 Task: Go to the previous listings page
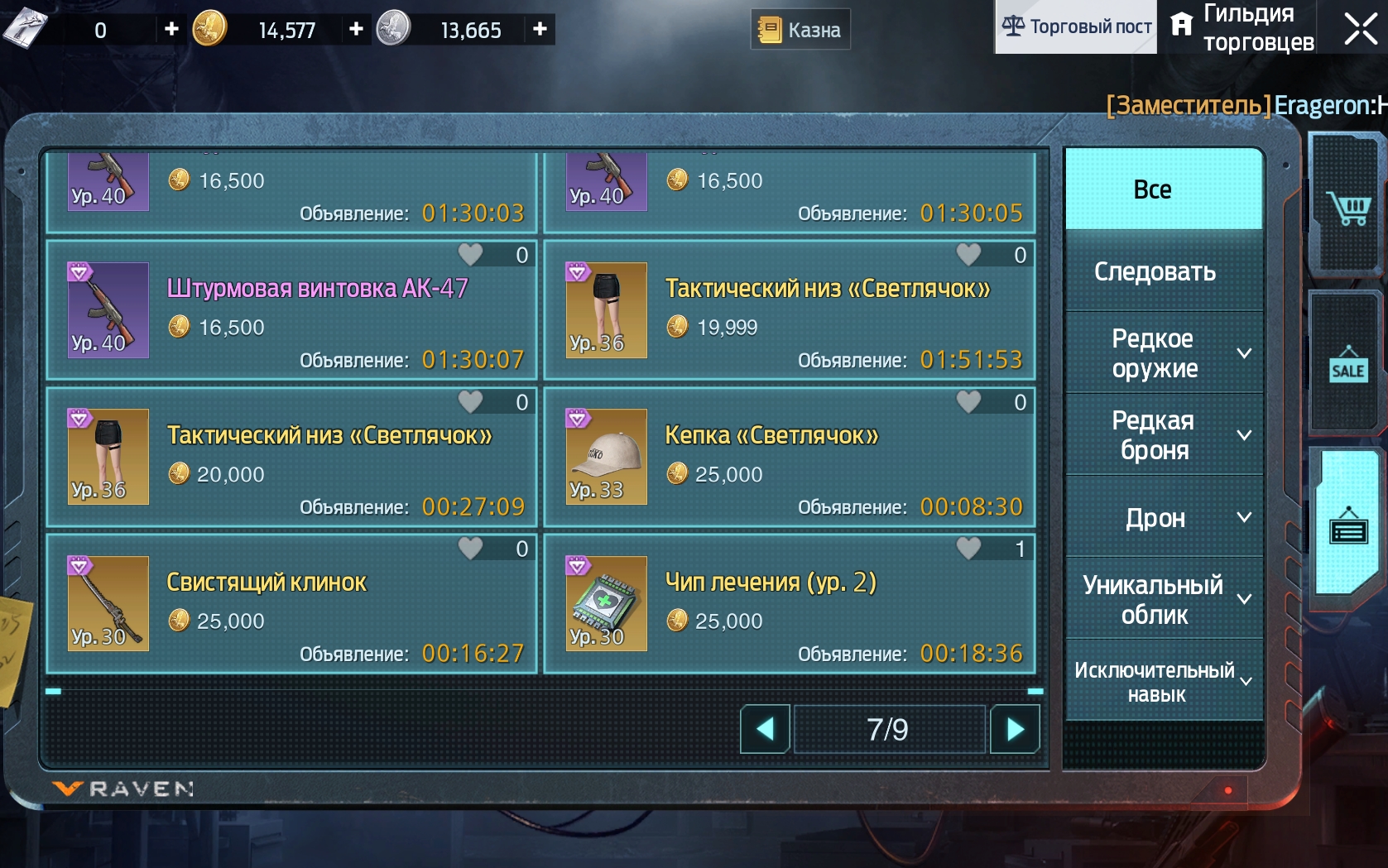765,729
